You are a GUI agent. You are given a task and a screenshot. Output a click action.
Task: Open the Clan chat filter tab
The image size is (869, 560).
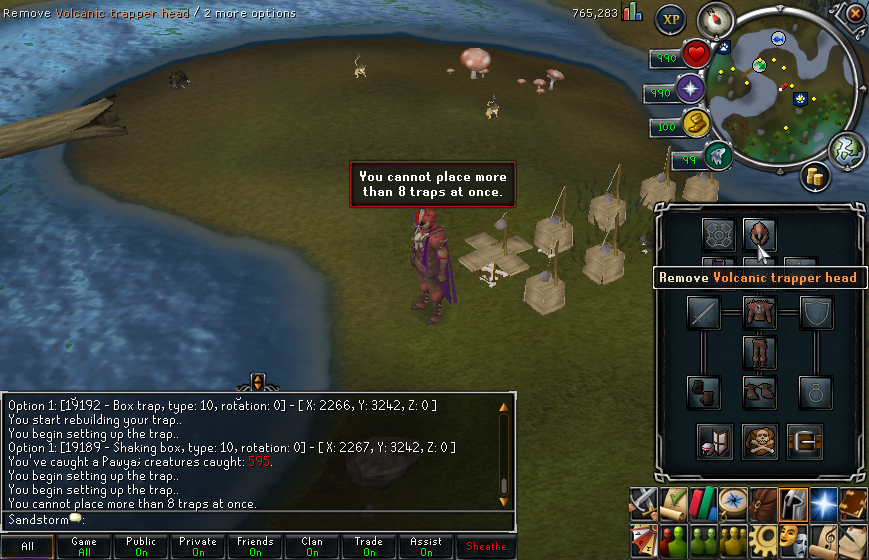tap(312, 547)
